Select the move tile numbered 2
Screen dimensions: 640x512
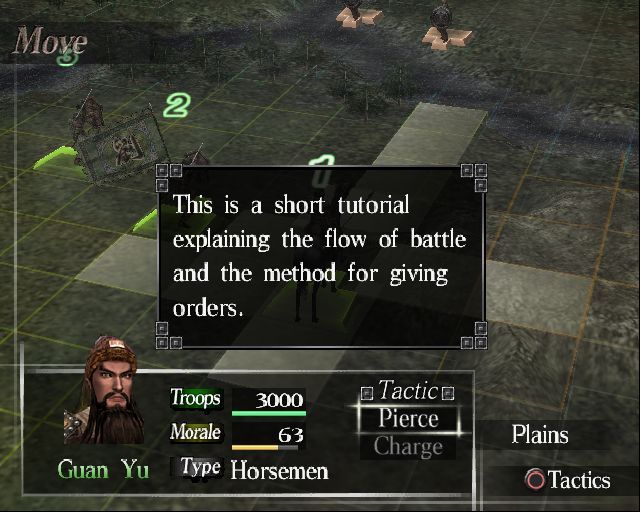click(177, 105)
